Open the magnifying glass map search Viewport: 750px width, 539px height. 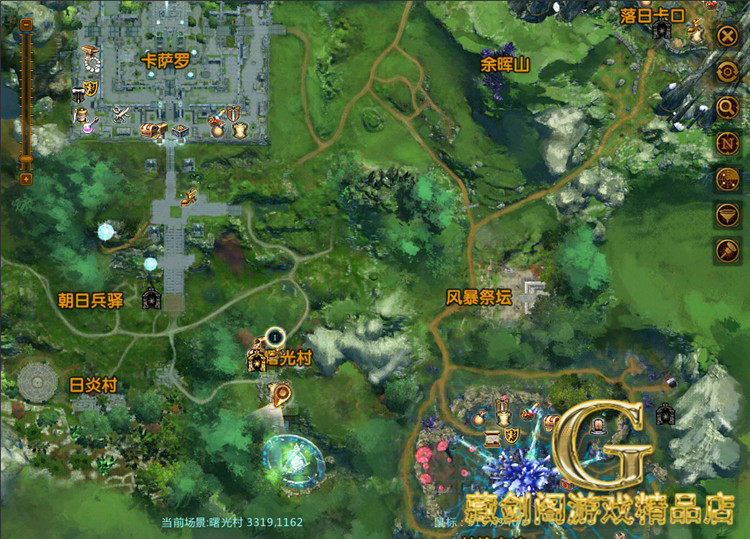click(727, 108)
